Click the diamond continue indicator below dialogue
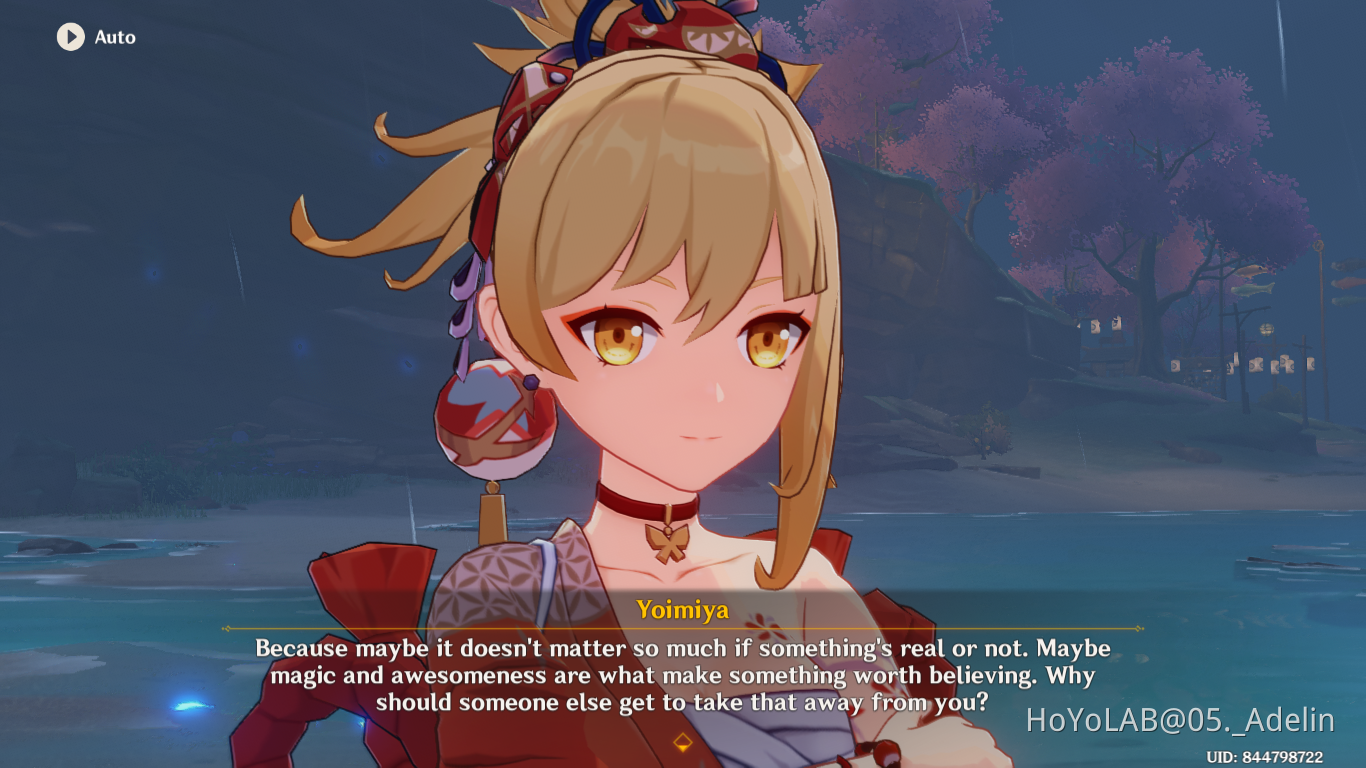The width and height of the screenshot is (1366, 768). [683, 741]
